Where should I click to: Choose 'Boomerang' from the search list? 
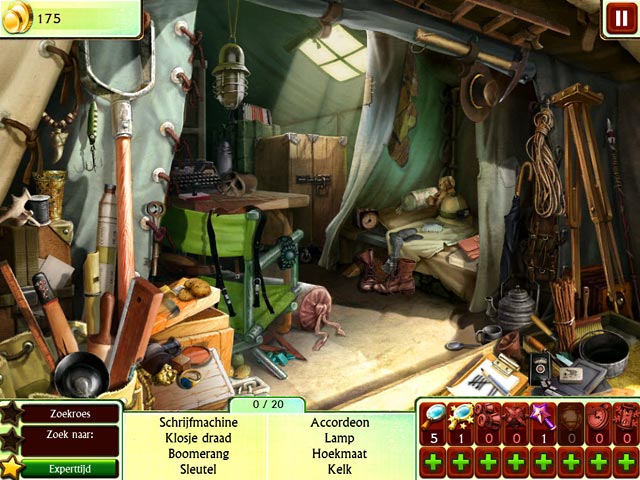coord(197,452)
